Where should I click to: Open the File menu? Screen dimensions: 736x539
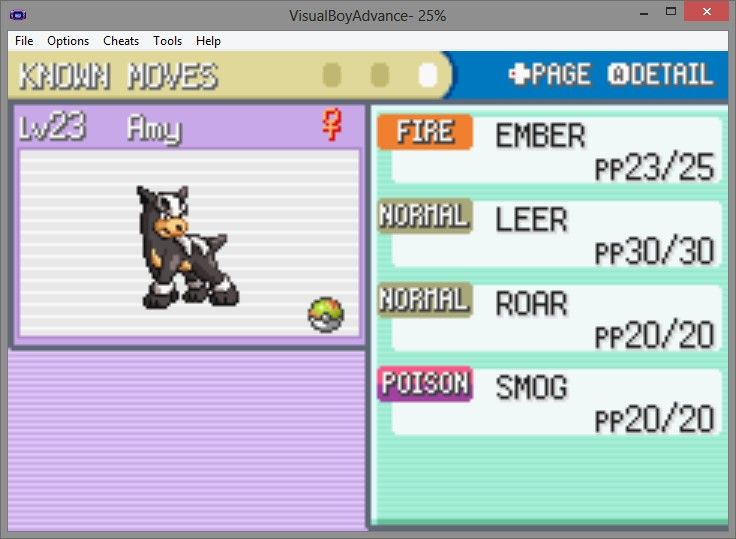(x=24, y=41)
